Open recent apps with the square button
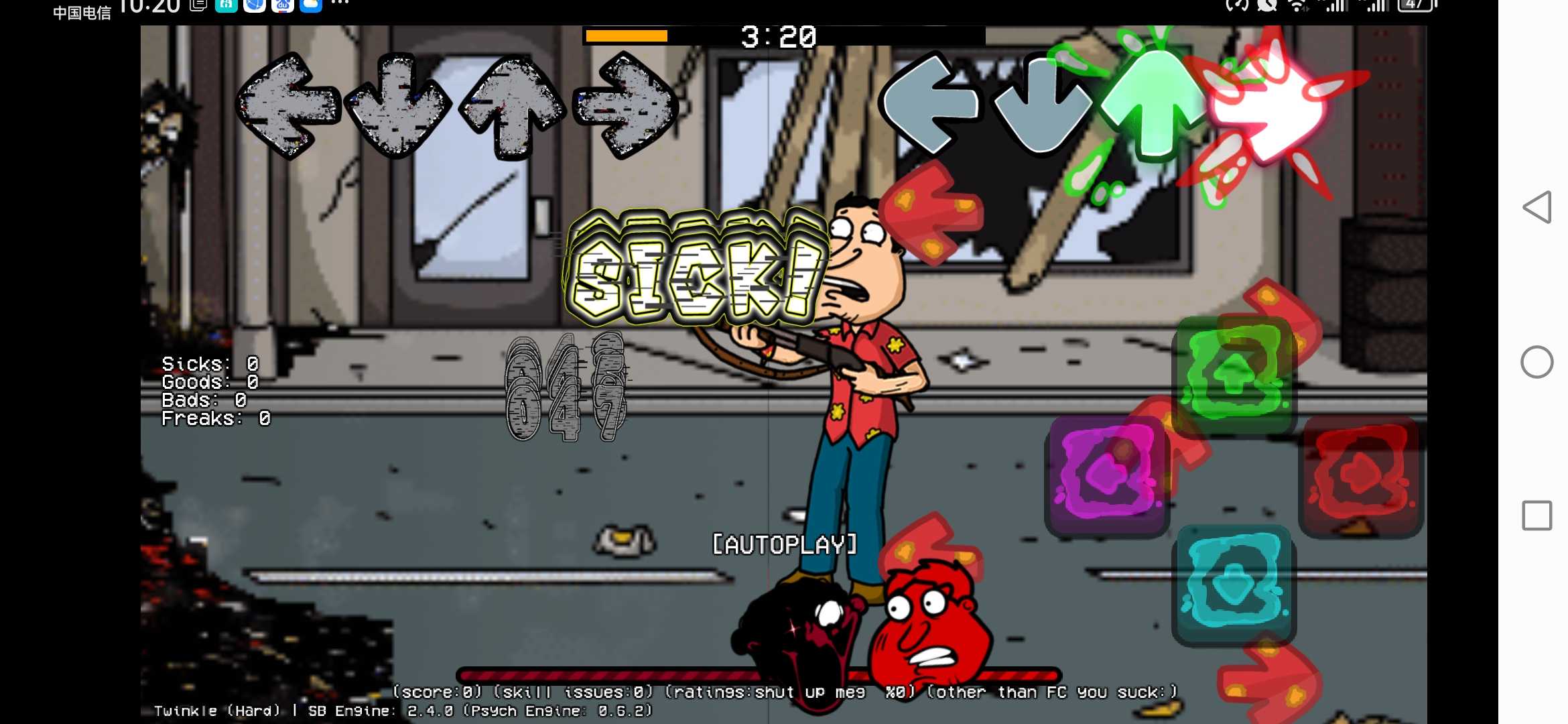 [x=1537, y=516]
